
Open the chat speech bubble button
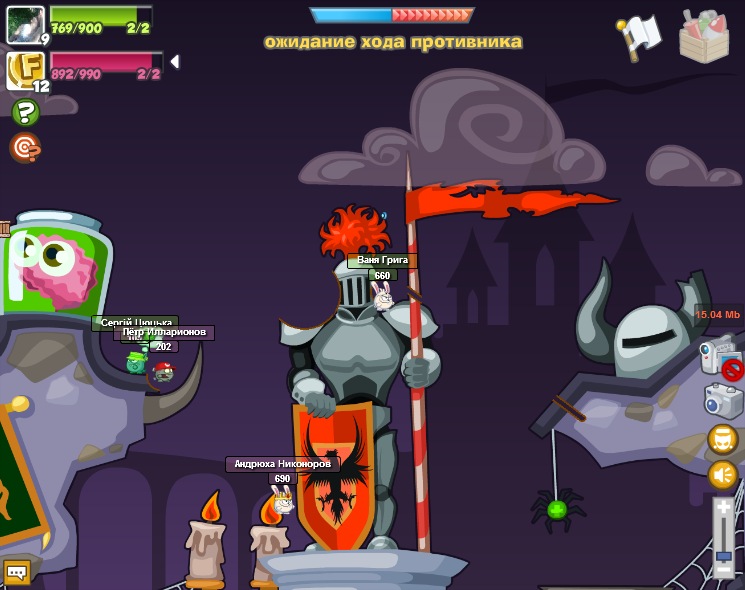point(16,572)
